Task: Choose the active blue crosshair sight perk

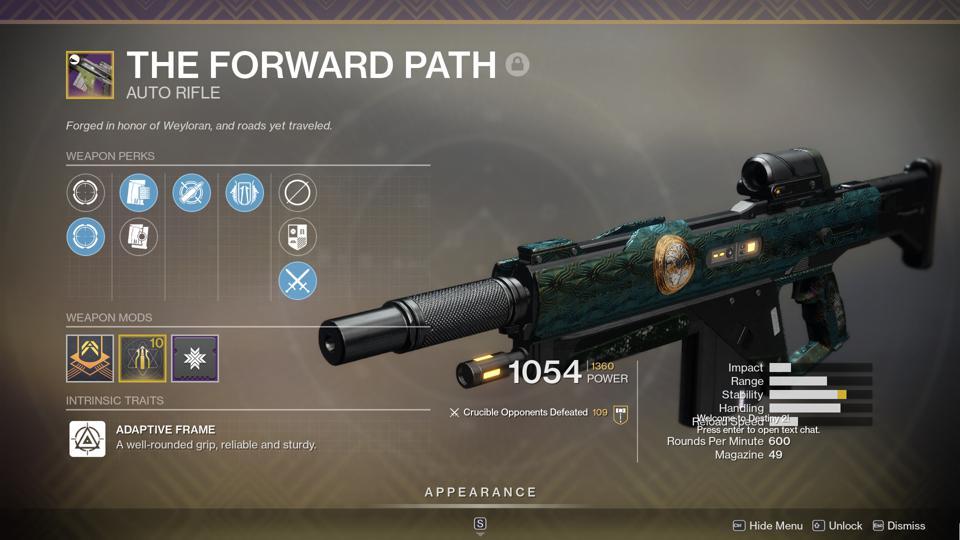Action: [x=86, y=237]
